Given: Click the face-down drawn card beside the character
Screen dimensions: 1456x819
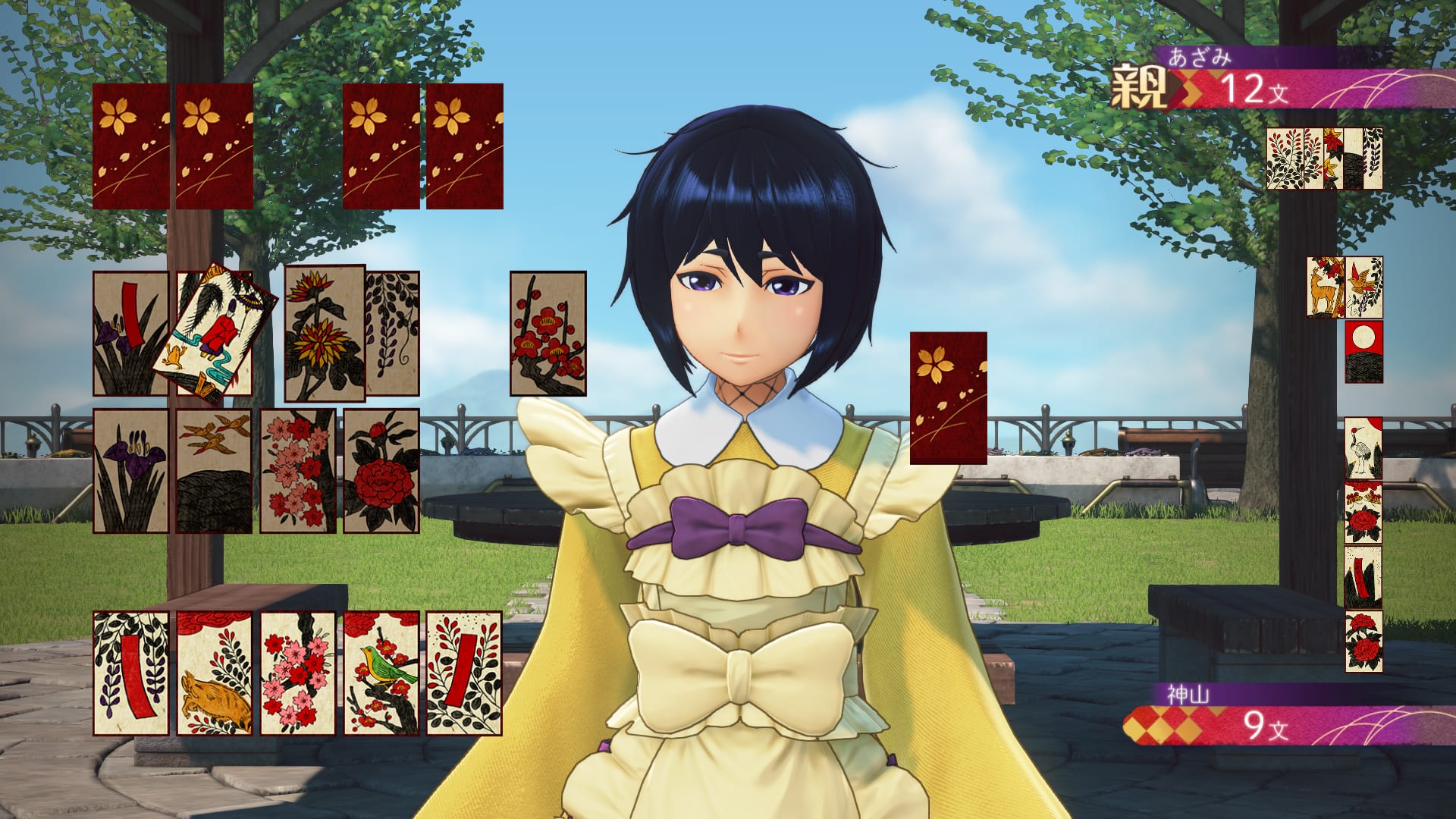Looking at the screenshot, I should point(947,398).
